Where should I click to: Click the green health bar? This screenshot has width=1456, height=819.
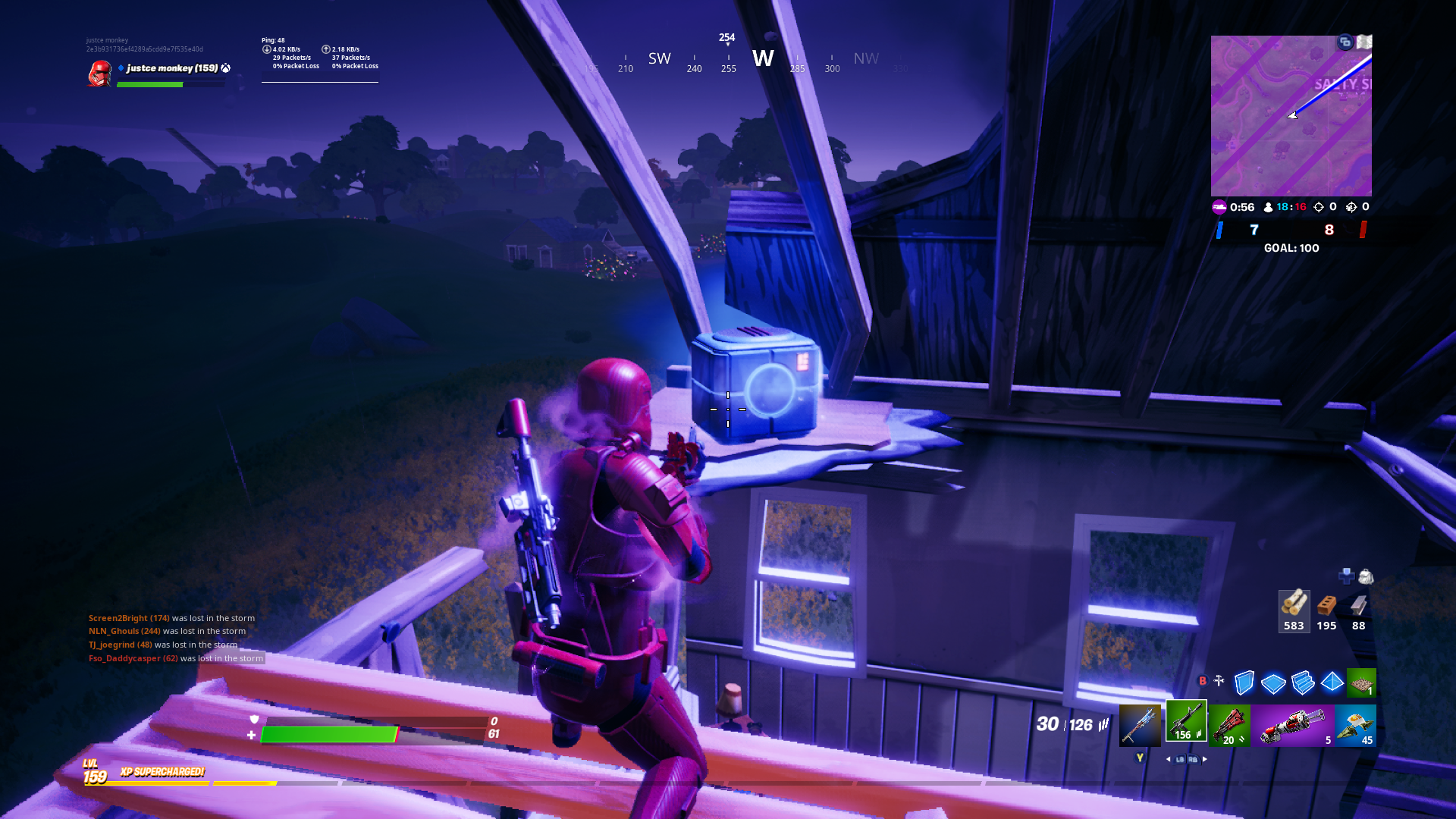(329, 734)
